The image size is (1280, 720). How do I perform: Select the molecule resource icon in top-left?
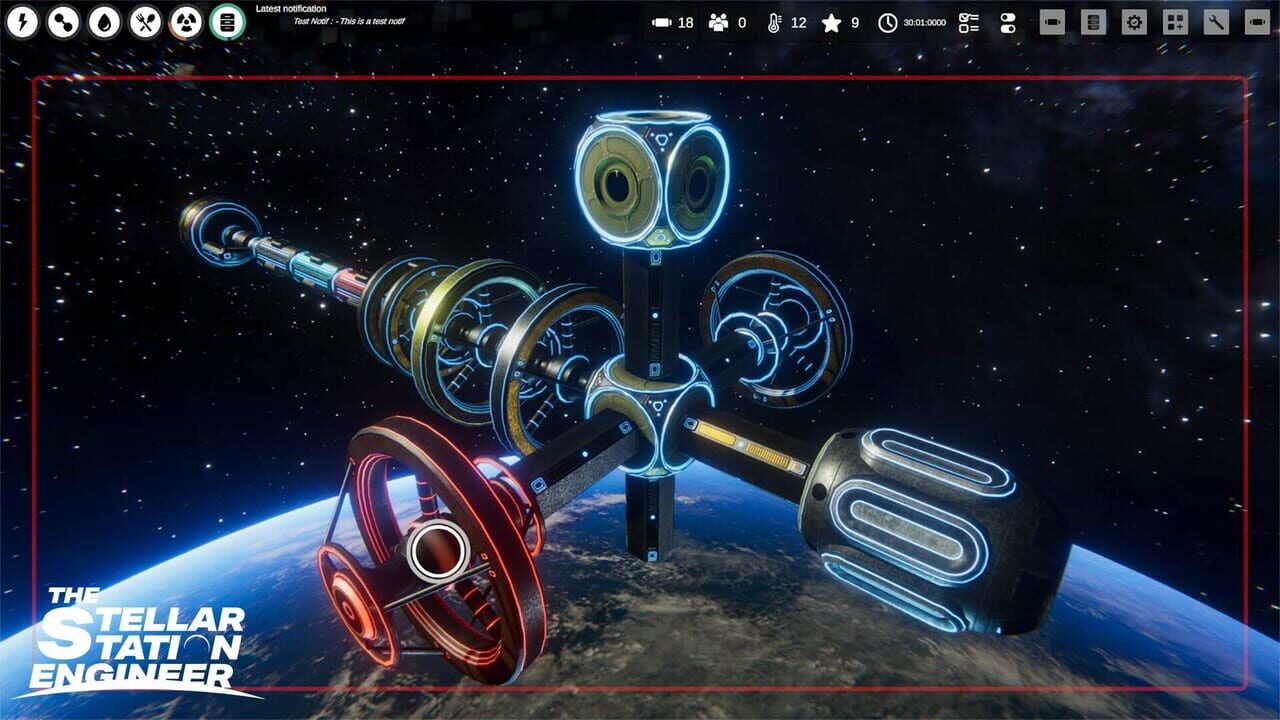click(x=63, y=21)
